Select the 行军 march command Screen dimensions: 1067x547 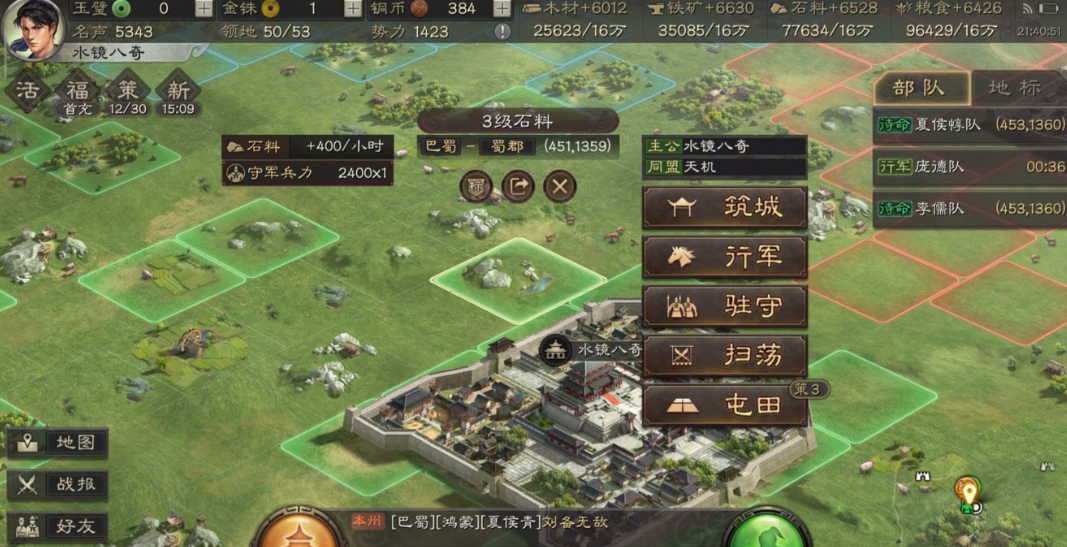[724, 257]
